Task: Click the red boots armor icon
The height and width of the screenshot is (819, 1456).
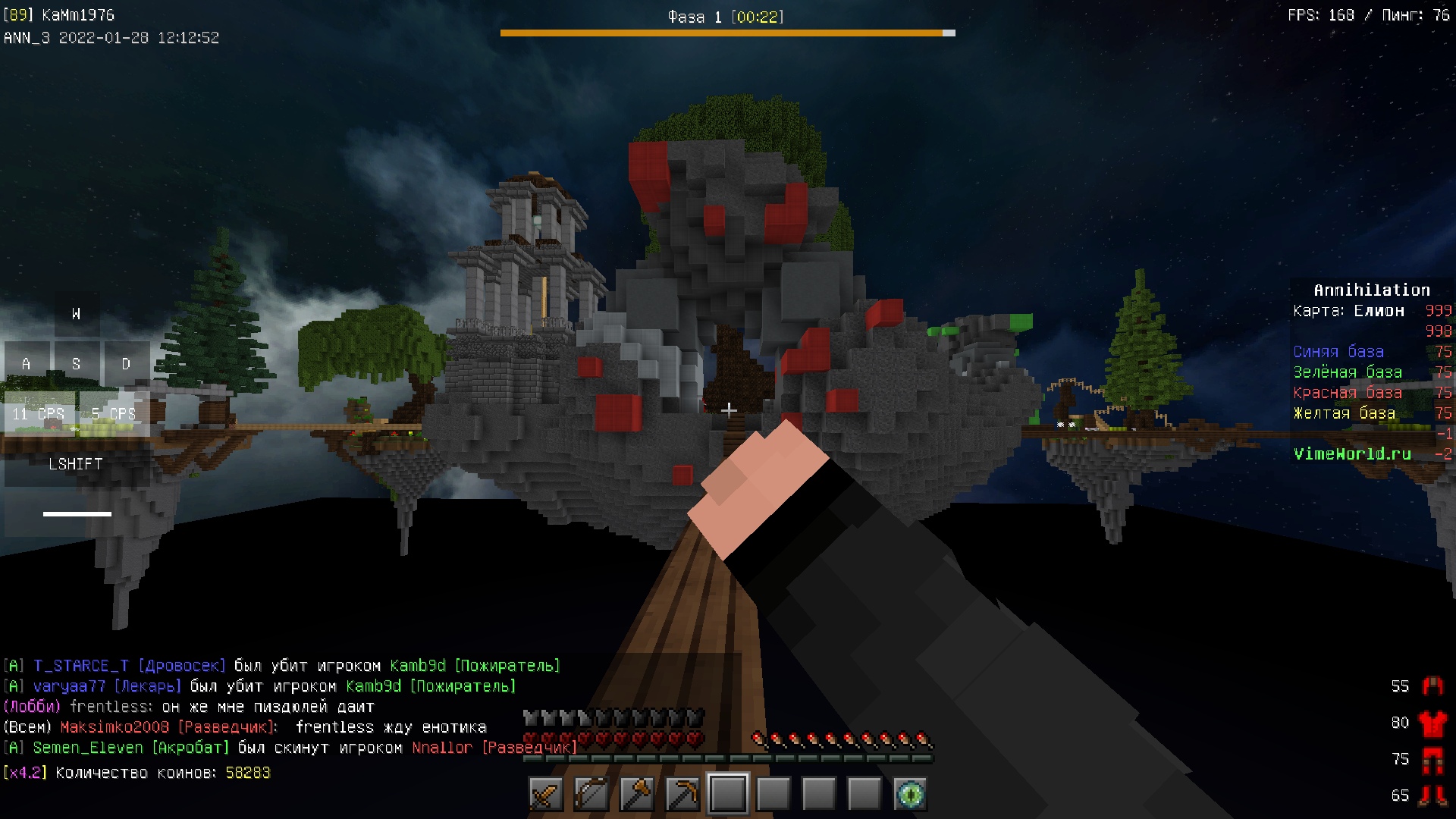Action: 1432,795
